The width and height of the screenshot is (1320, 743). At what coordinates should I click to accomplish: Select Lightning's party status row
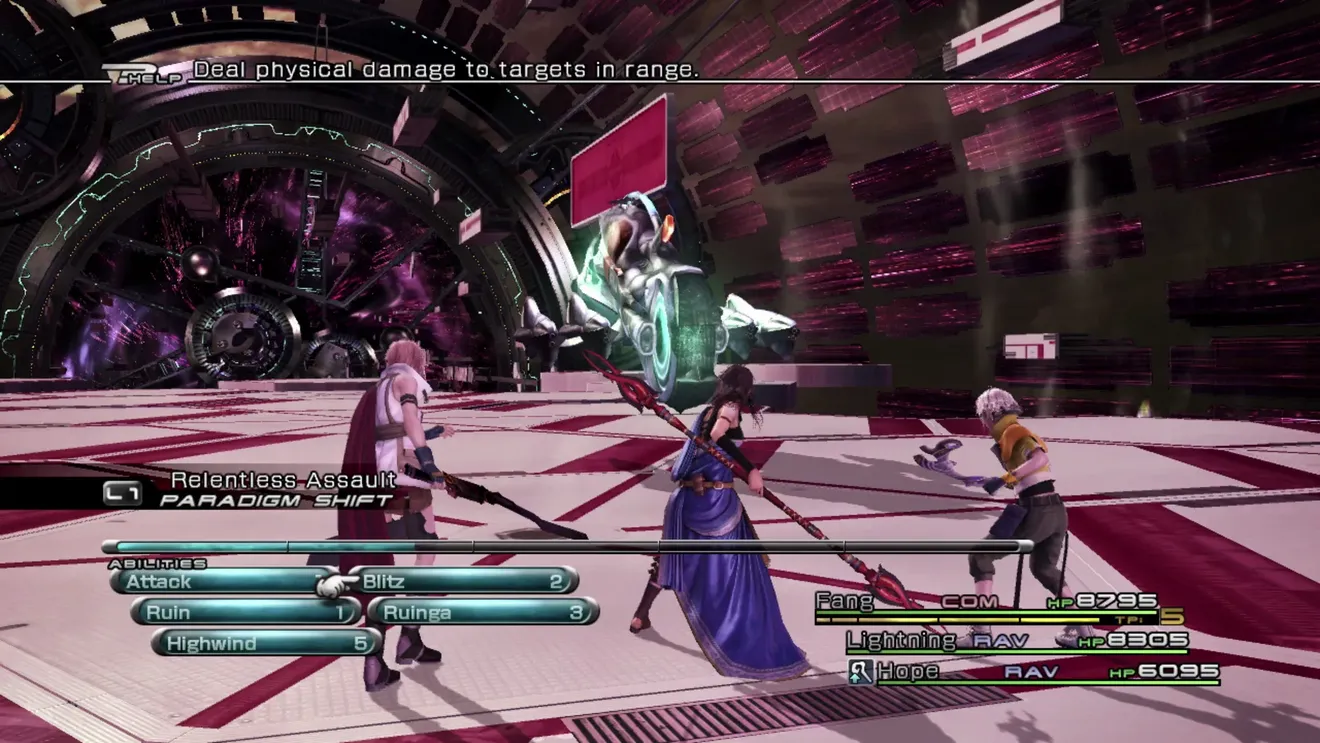point(1017,640)
